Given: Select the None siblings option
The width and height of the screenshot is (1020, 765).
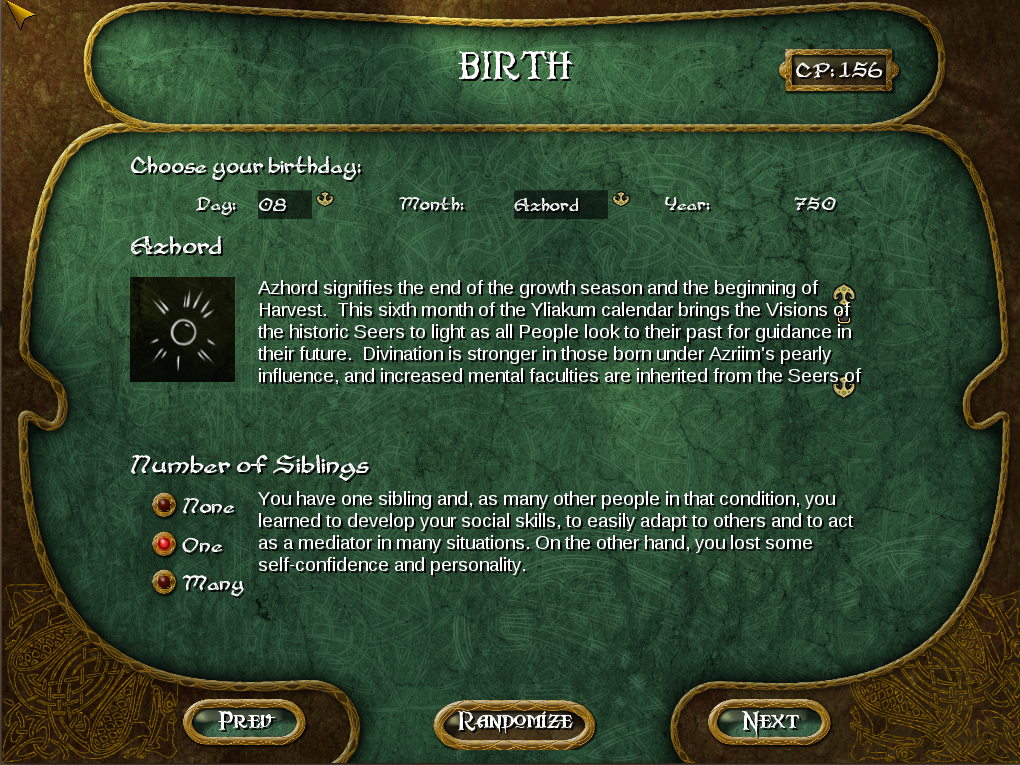Looking at the screenshot, I should [x=164, y=506].
